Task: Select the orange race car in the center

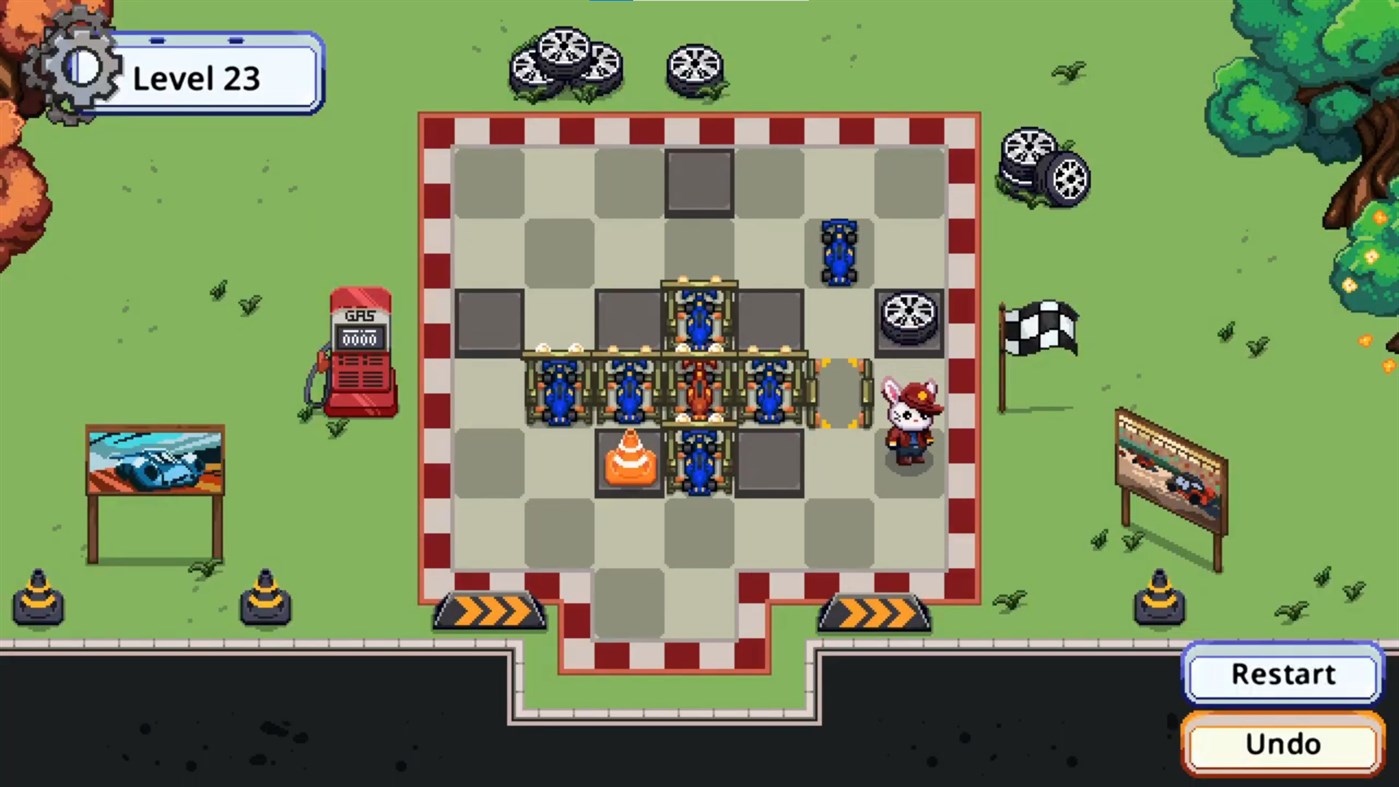Action: (699, 392)
